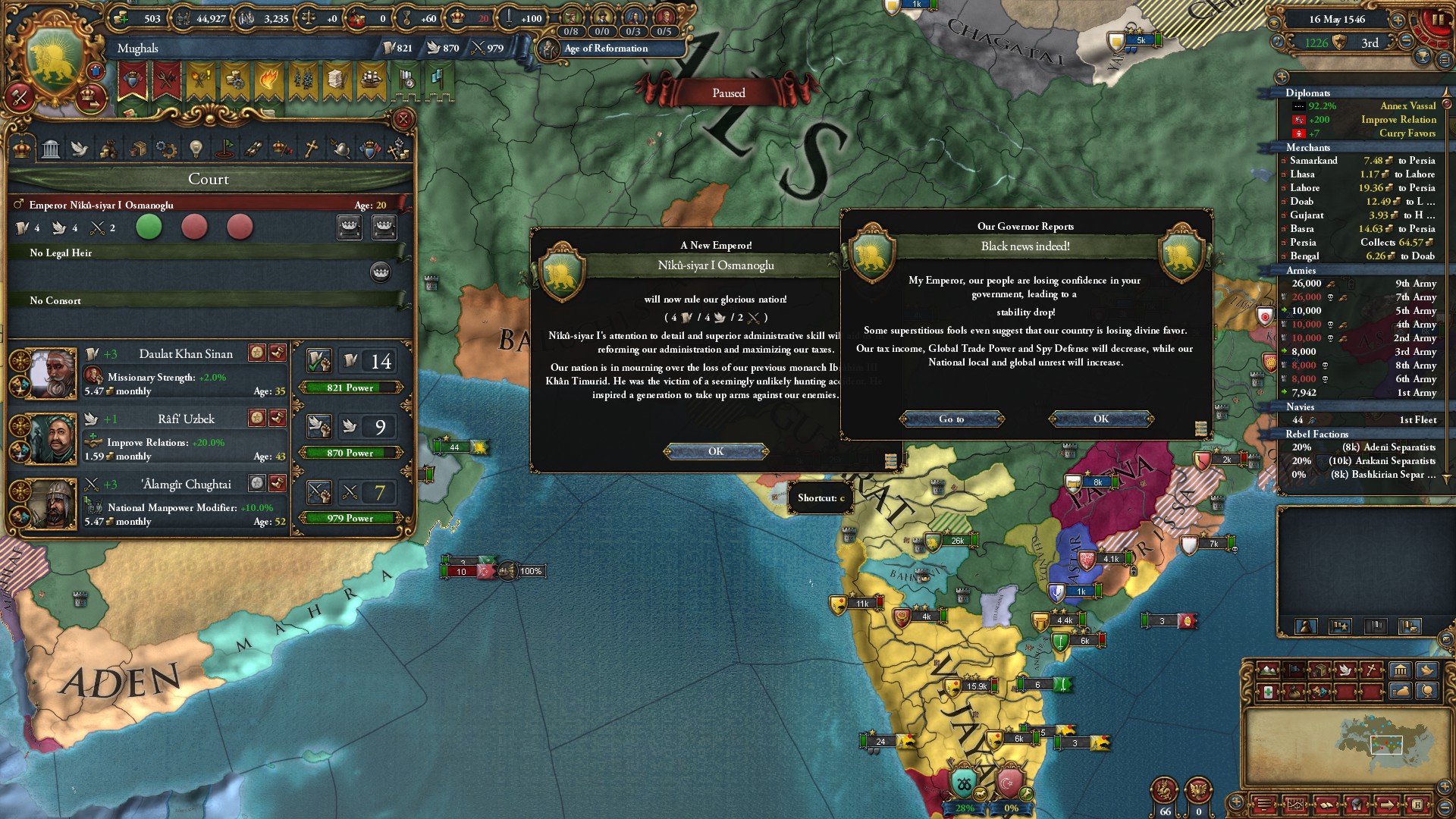Open administrative 821 Power button

click(350, 388)
